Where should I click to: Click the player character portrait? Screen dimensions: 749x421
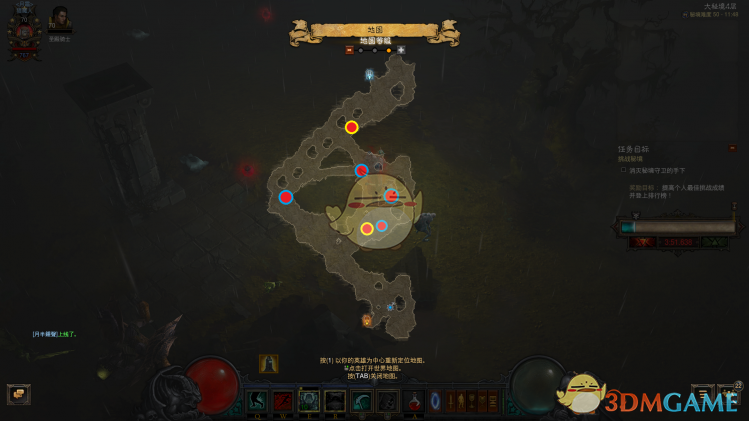(60, 17)
